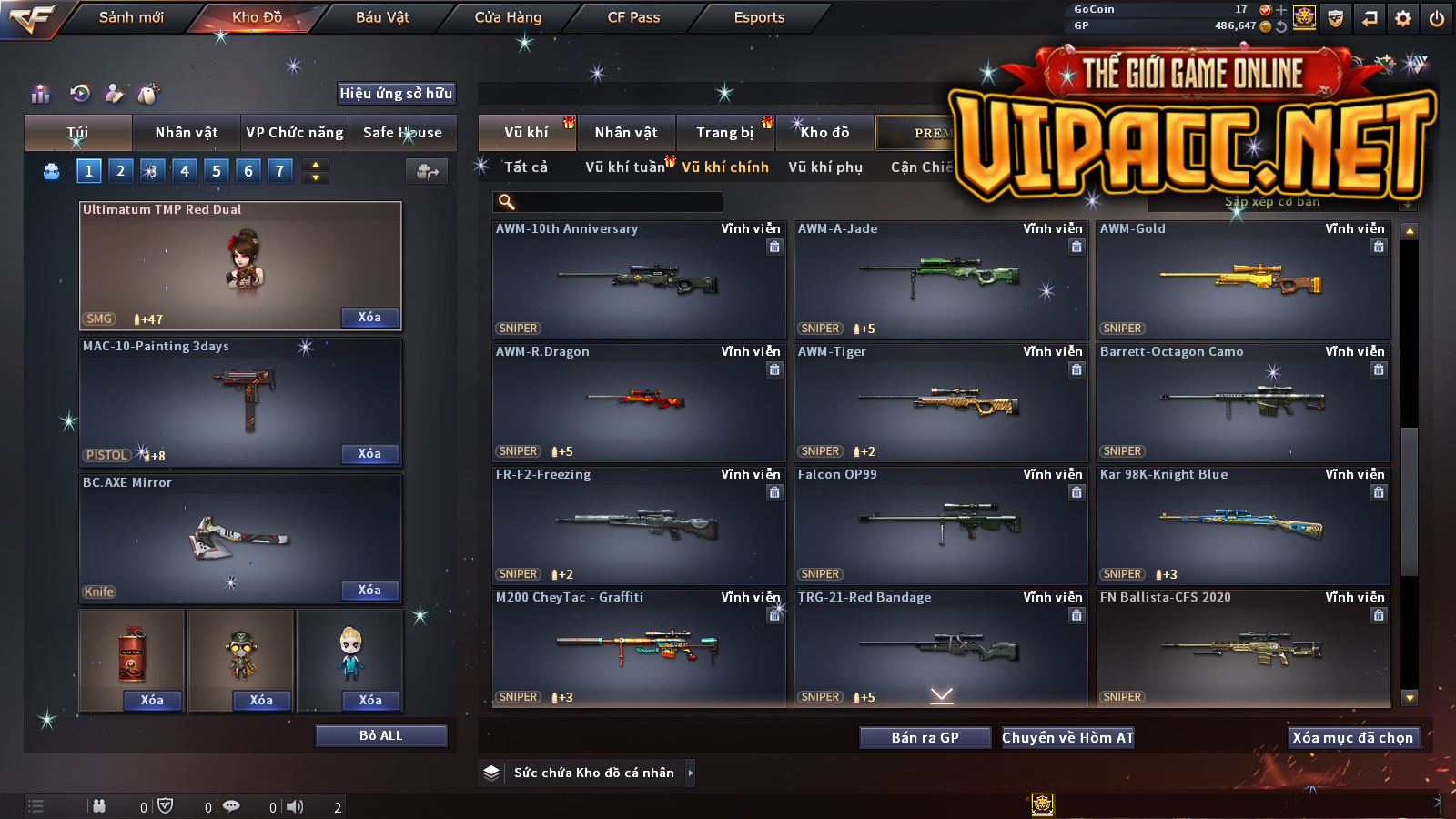
Task: Click Chuyển về Hòm AT button
Action: pyautogui.click(x=1067, y=737)
